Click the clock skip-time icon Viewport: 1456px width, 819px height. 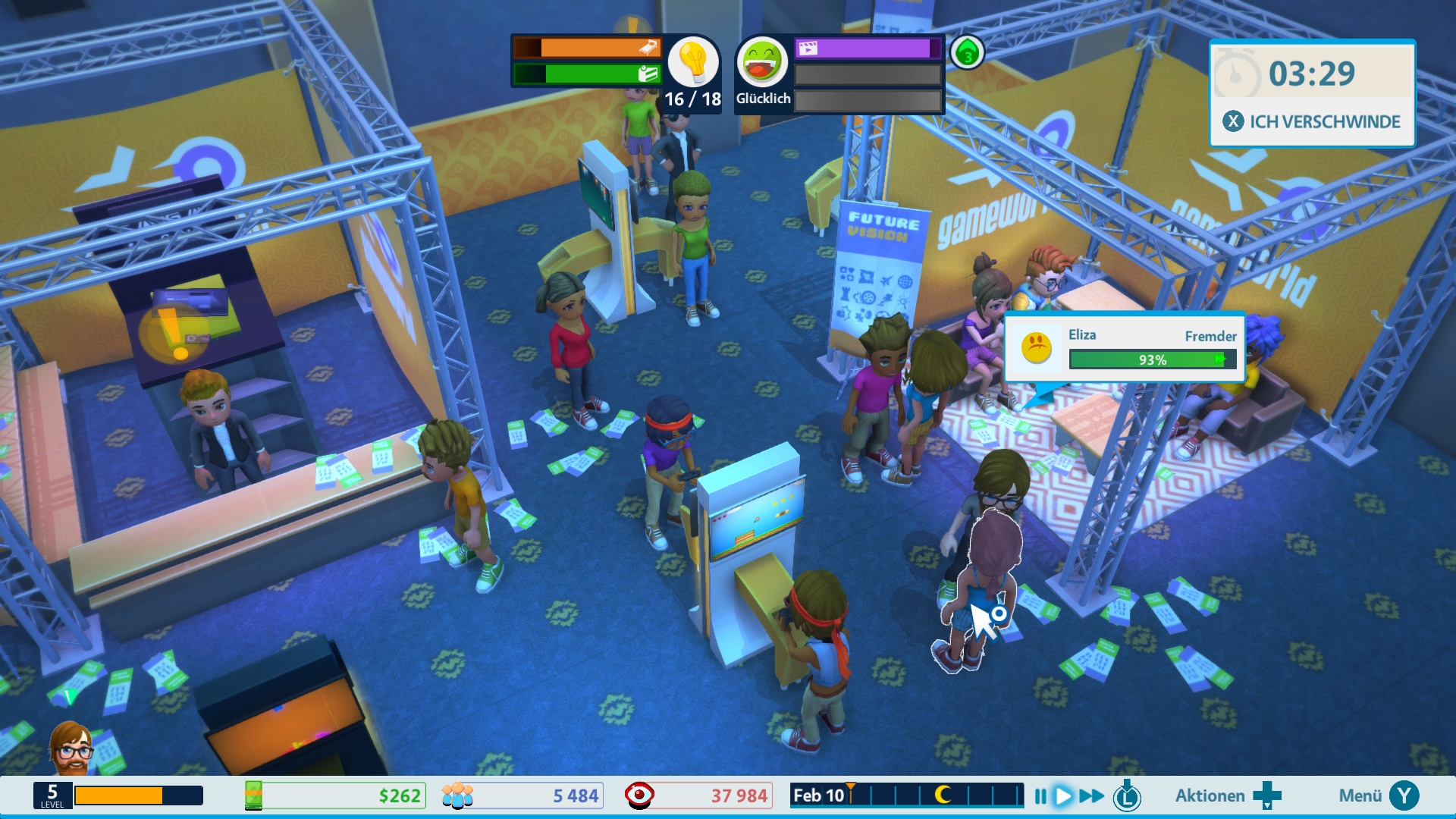1127,795
